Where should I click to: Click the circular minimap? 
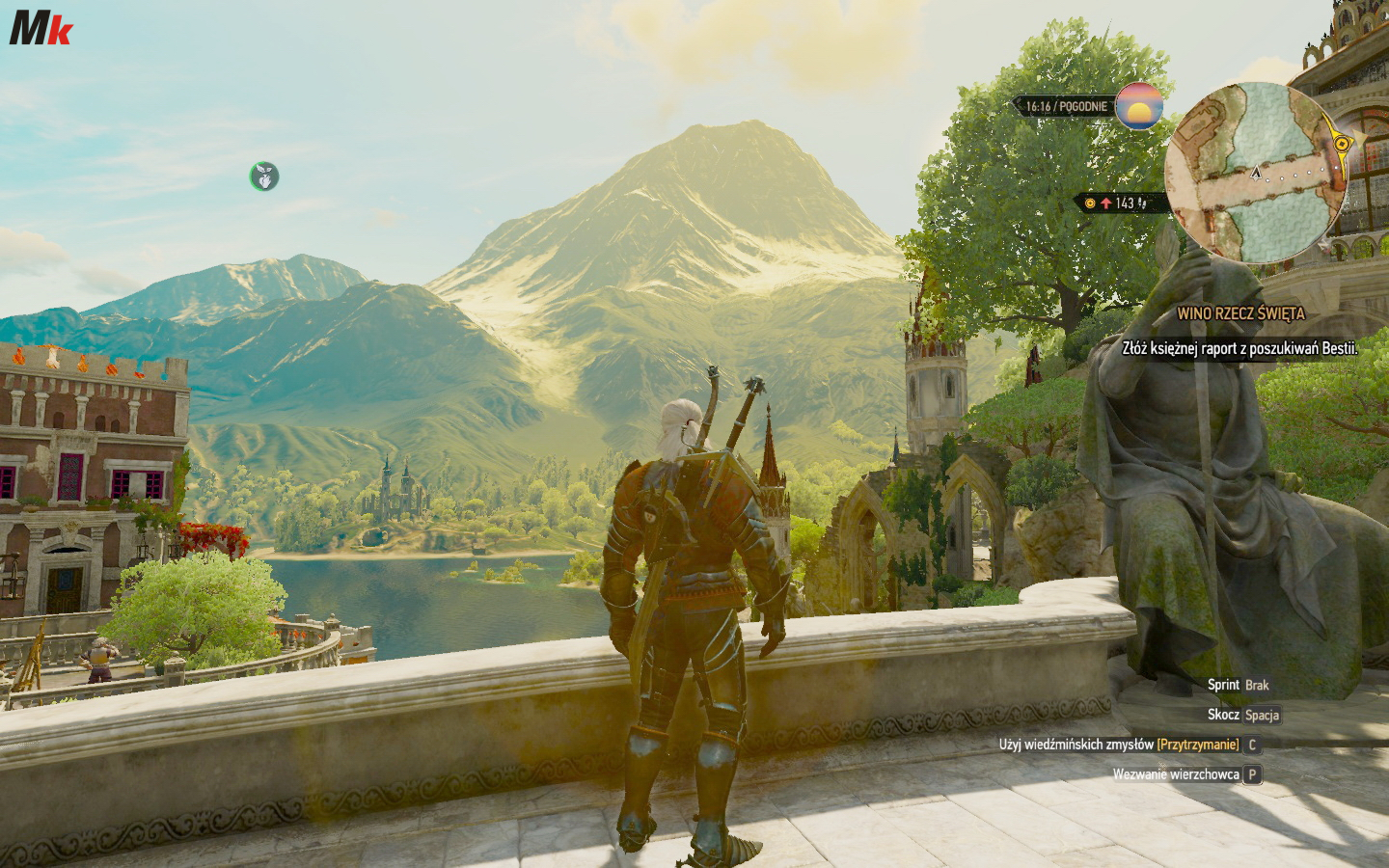pos(1256,173)
